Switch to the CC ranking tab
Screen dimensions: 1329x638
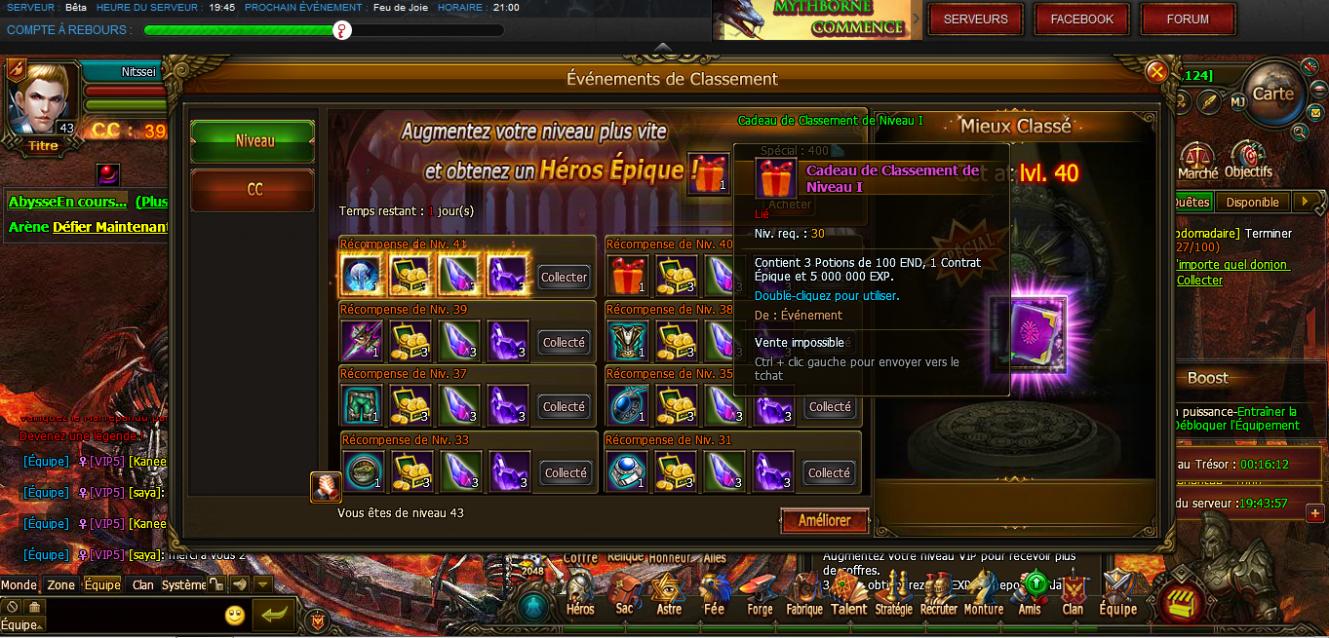pyautogui.click(x=253, y=189)
